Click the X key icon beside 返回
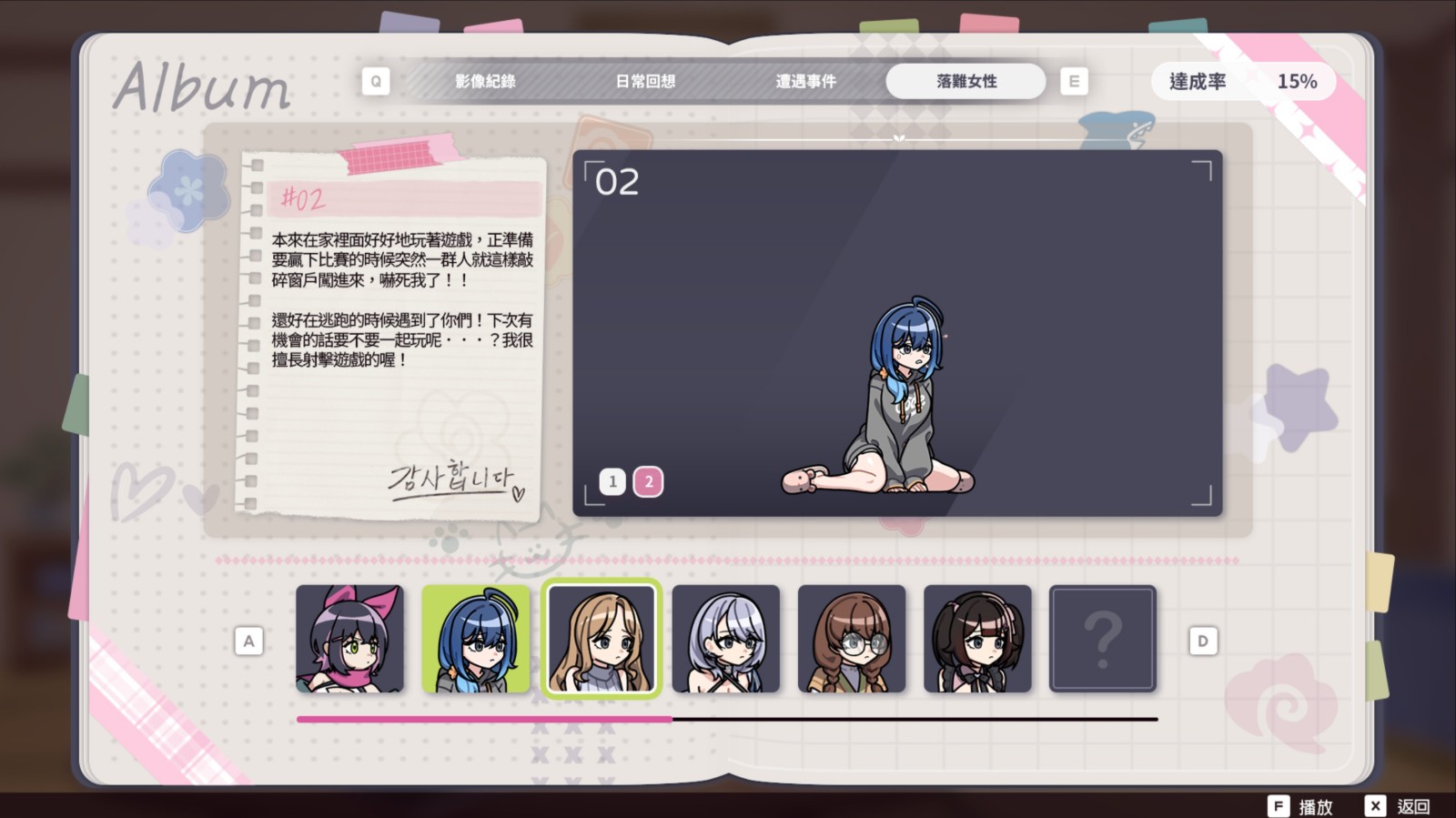 (x=1375, y=806)
